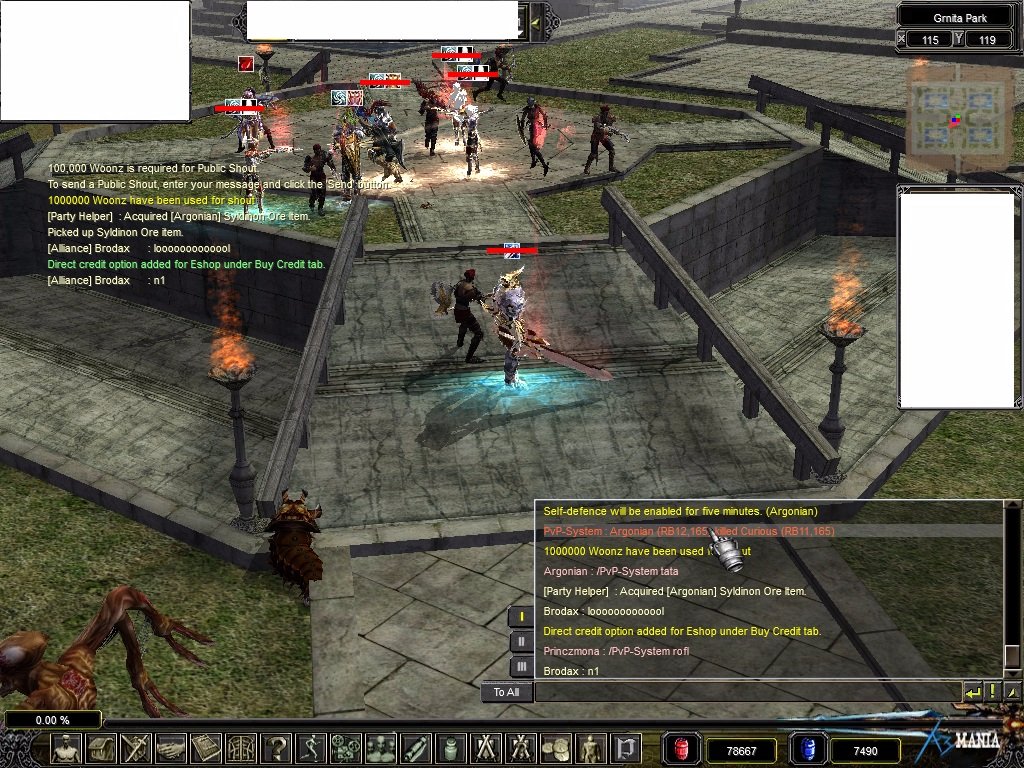The width and height of the screenshot is (1024, 768).
Task: Switch to chat tab II
Action: click(x=521, y=641)
